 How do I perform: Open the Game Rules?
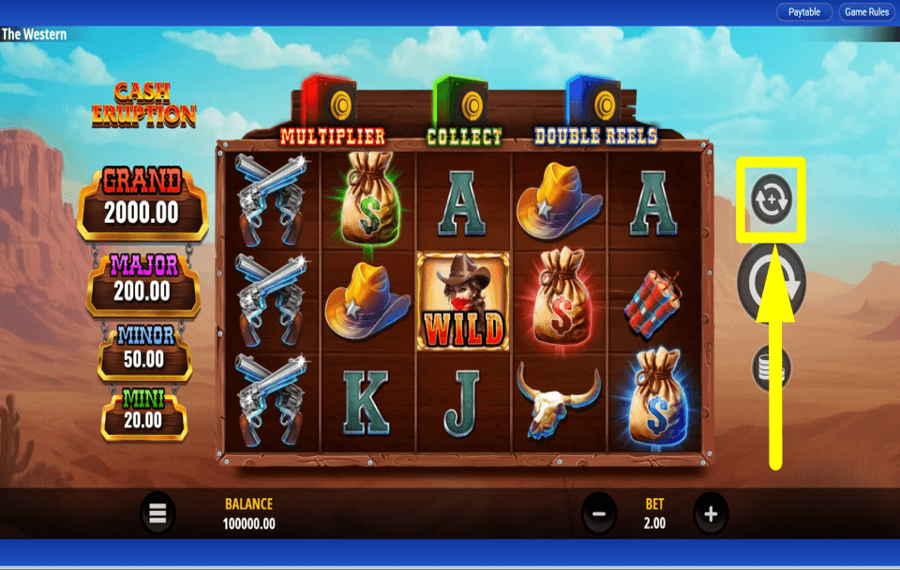tap(866, 12)
